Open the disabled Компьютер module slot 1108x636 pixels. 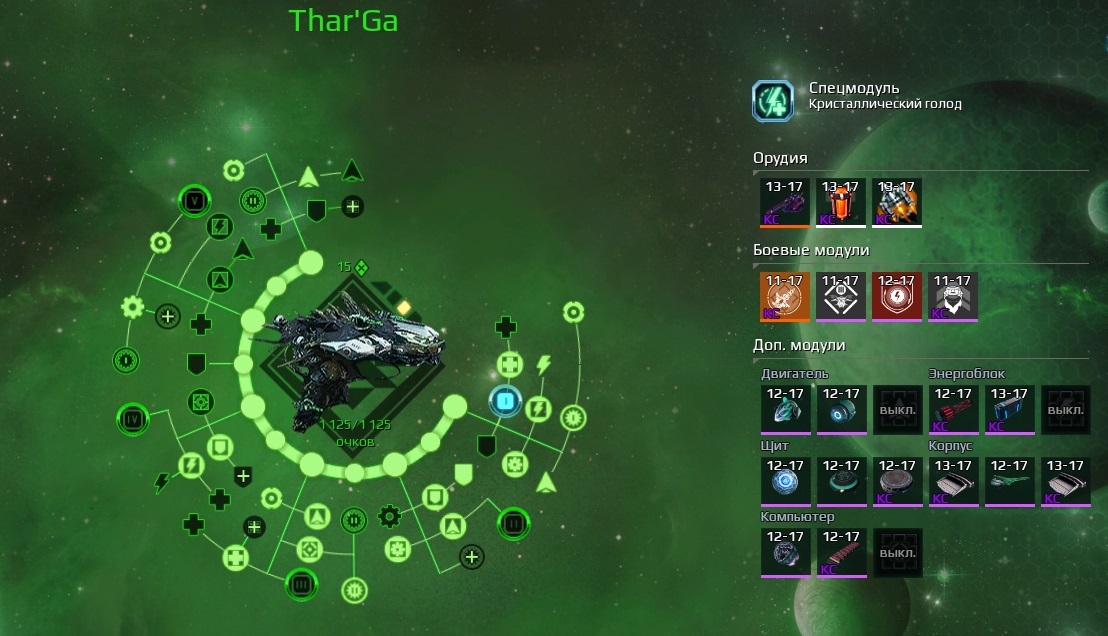click(x=897, y=553)
